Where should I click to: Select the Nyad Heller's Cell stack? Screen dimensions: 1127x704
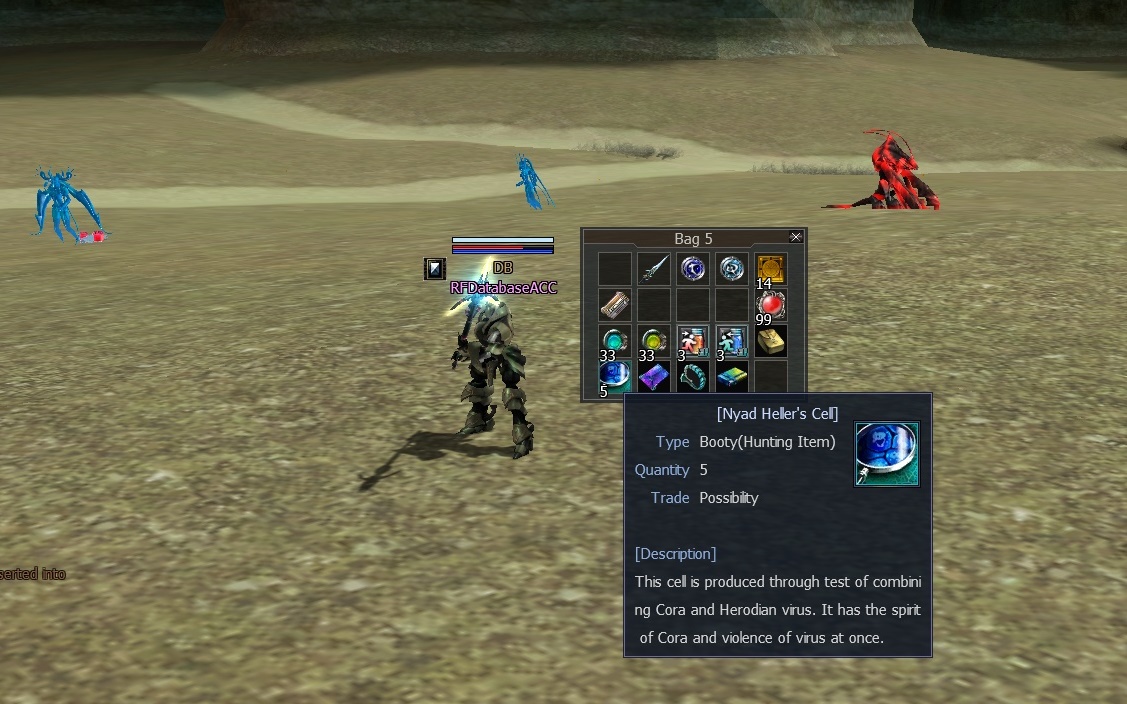pos(615,376)
